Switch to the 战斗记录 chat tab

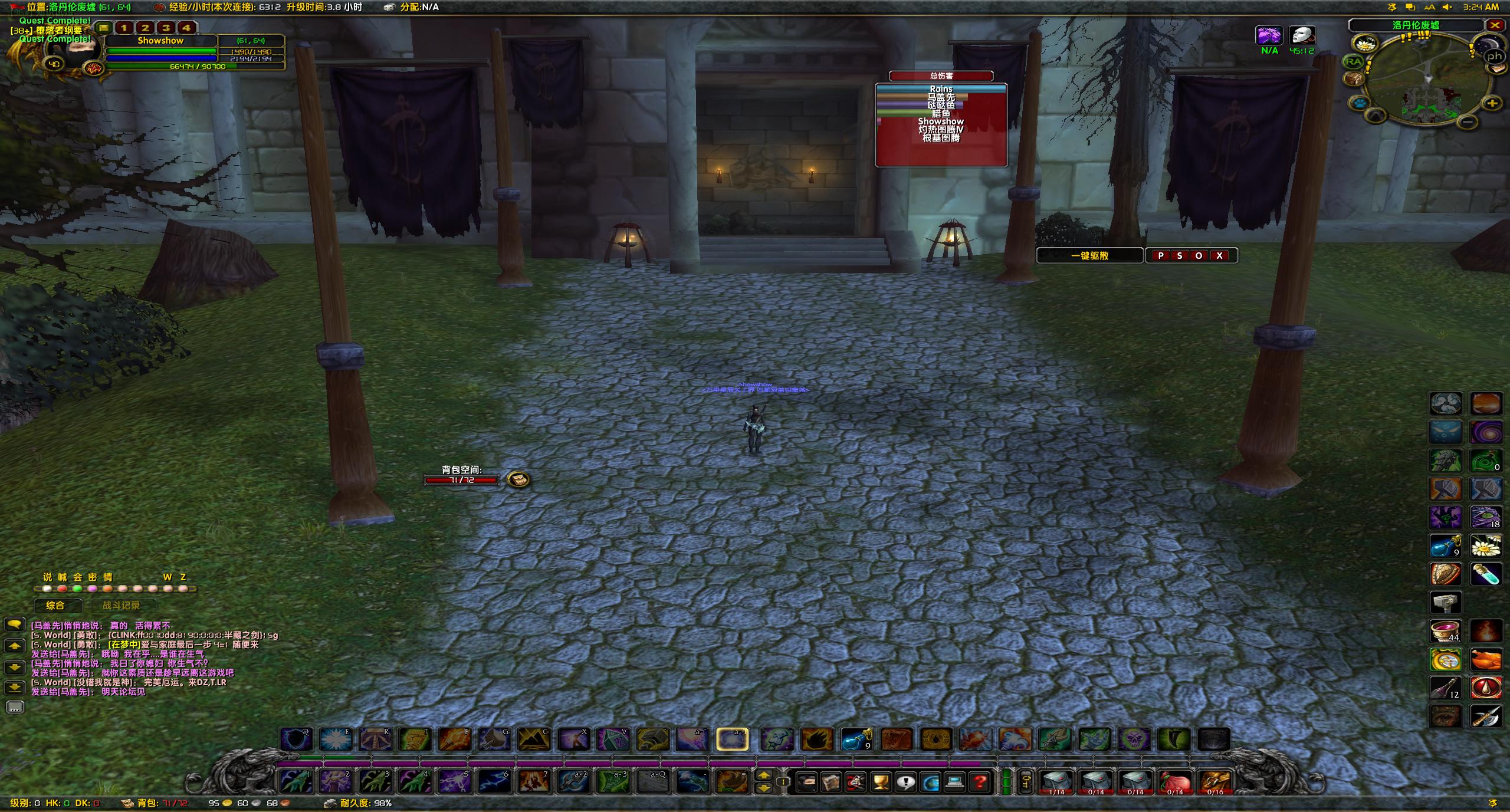coord(121,606)
